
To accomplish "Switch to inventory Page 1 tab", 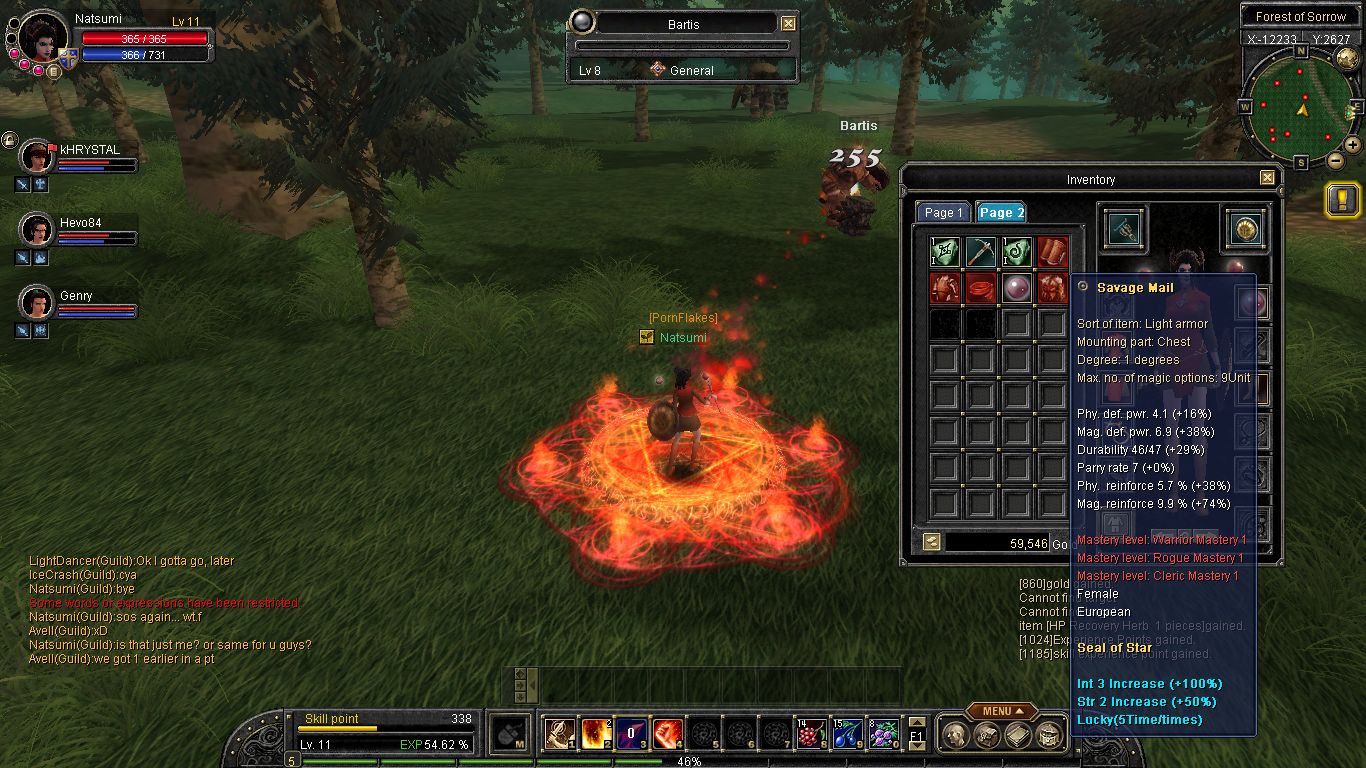I will coord(943,212).
